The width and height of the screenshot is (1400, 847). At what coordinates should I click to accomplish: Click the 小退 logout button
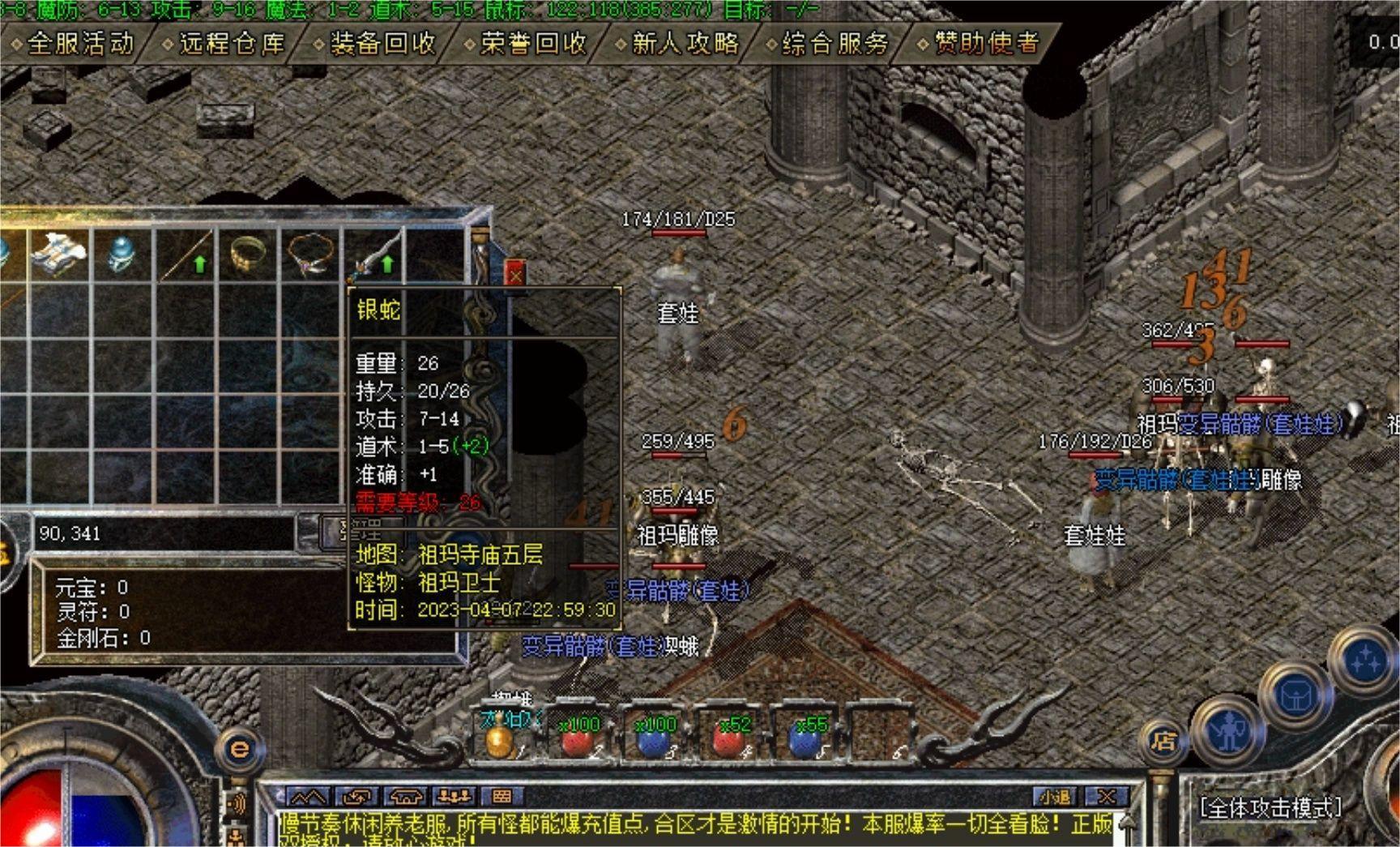tap(1054, 797)
